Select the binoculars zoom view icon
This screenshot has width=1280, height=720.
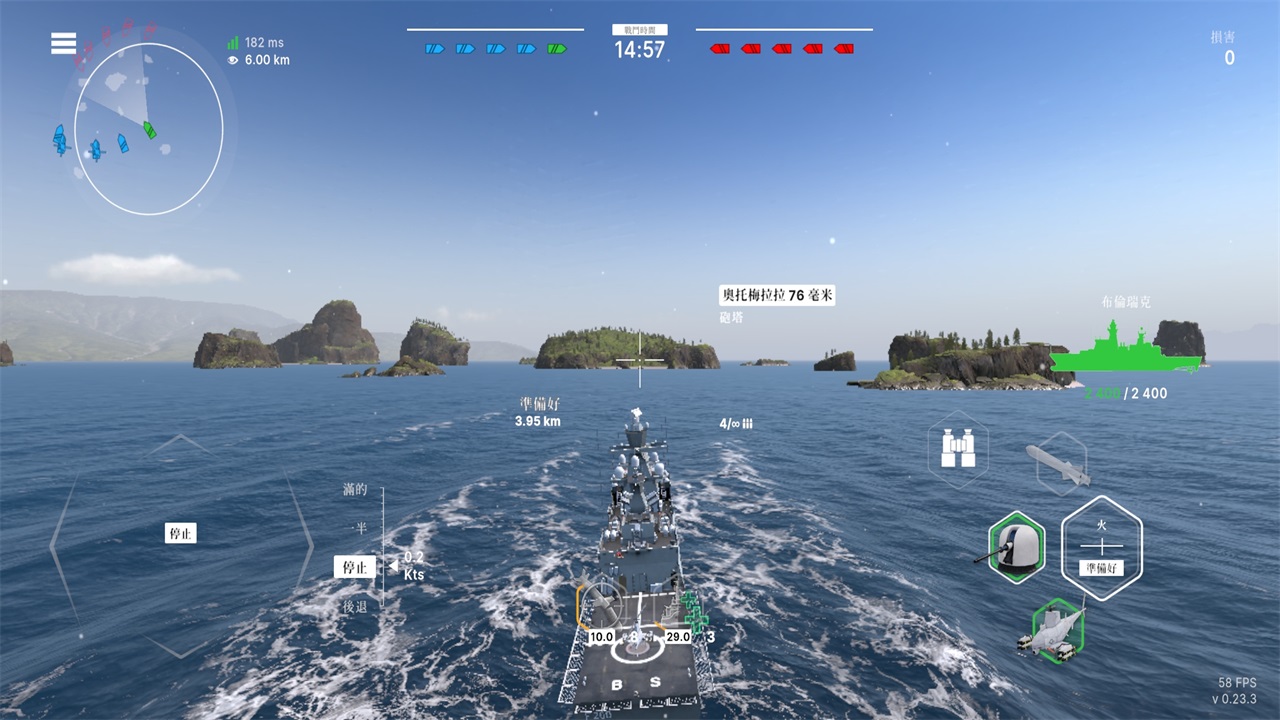point(959,449)
